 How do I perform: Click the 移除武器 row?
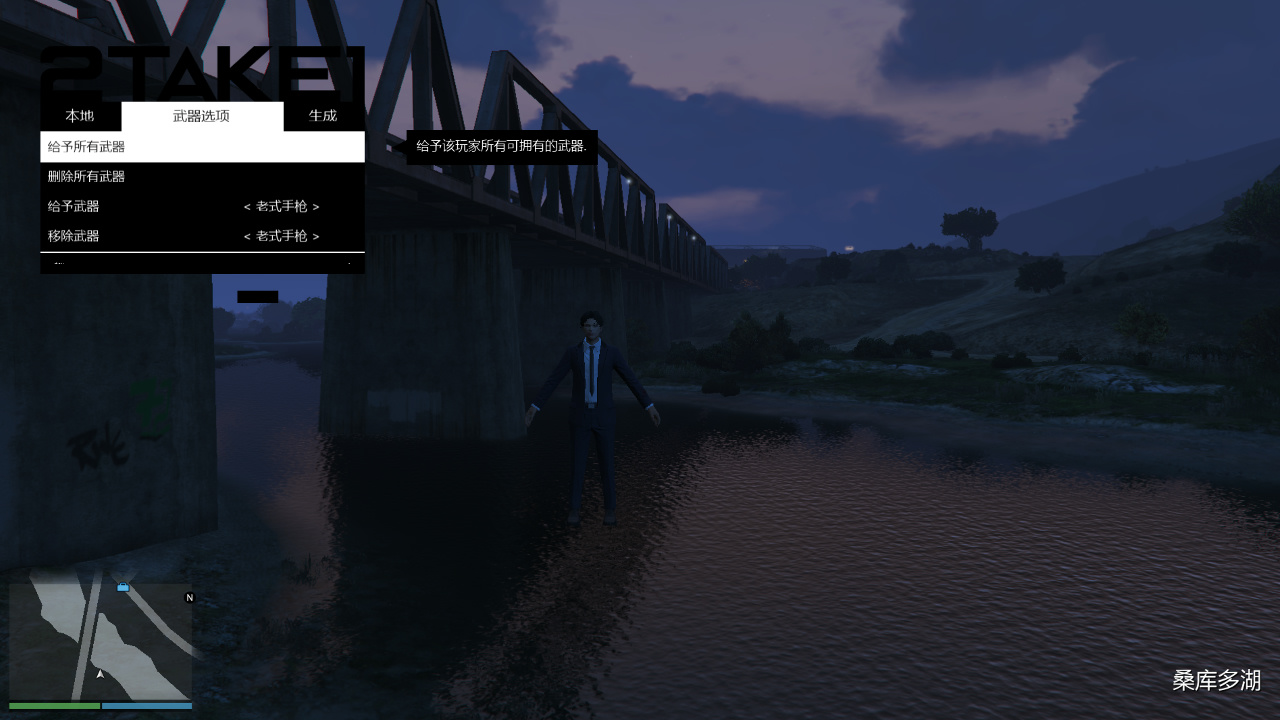point(202,237)
